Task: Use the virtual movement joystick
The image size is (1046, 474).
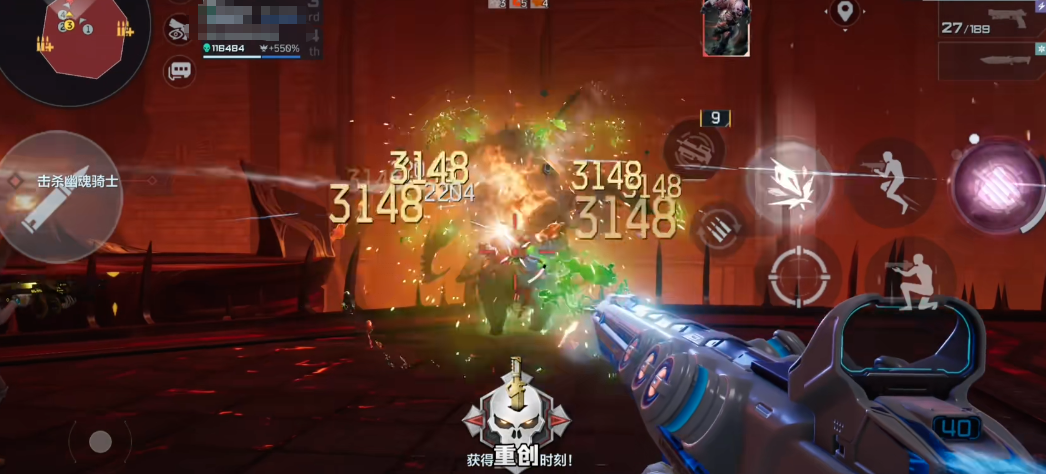Action: (x=100, y=441)
